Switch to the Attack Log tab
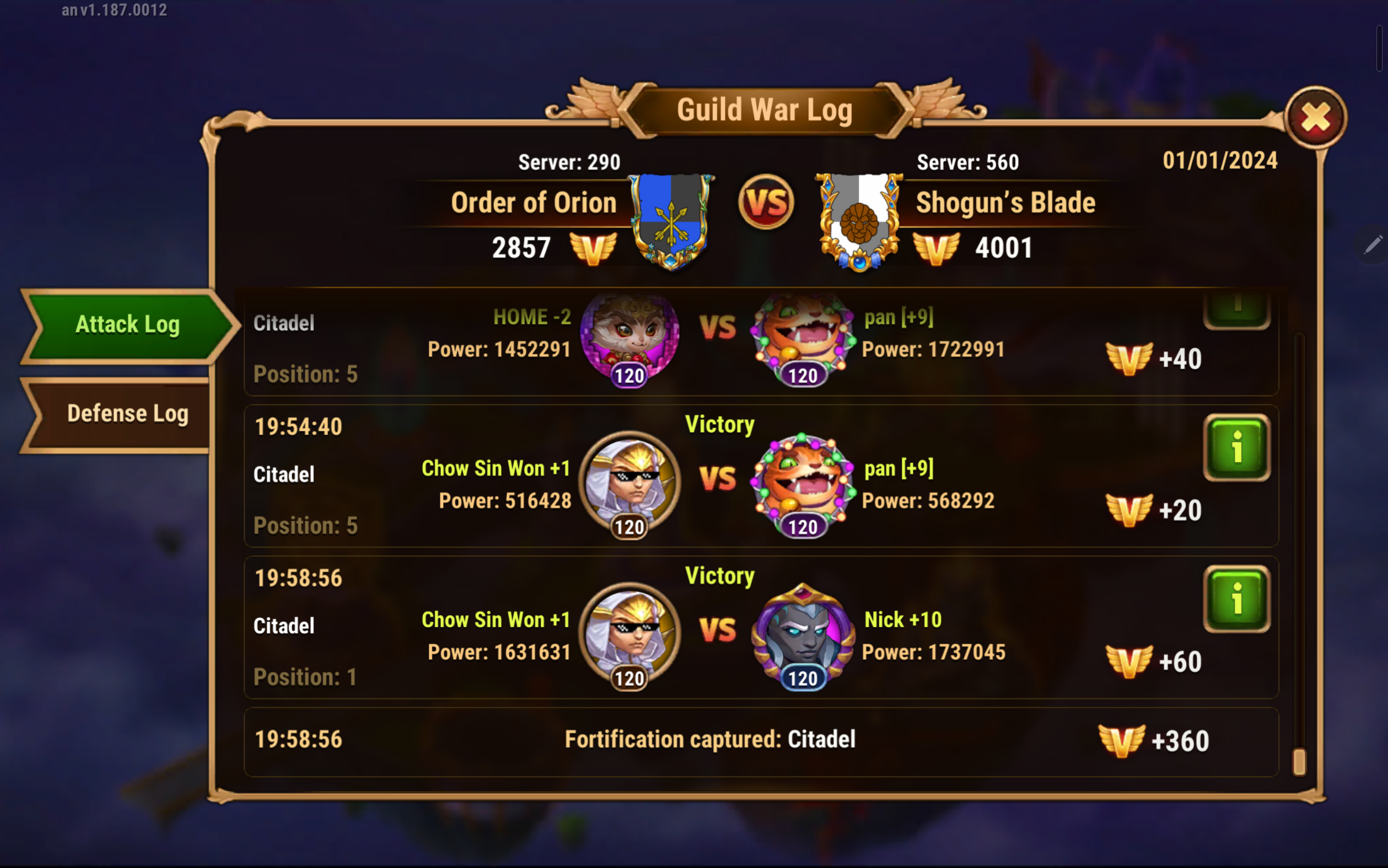The image size is (1388, 868). pyautogui.click(x=127, y=325)
